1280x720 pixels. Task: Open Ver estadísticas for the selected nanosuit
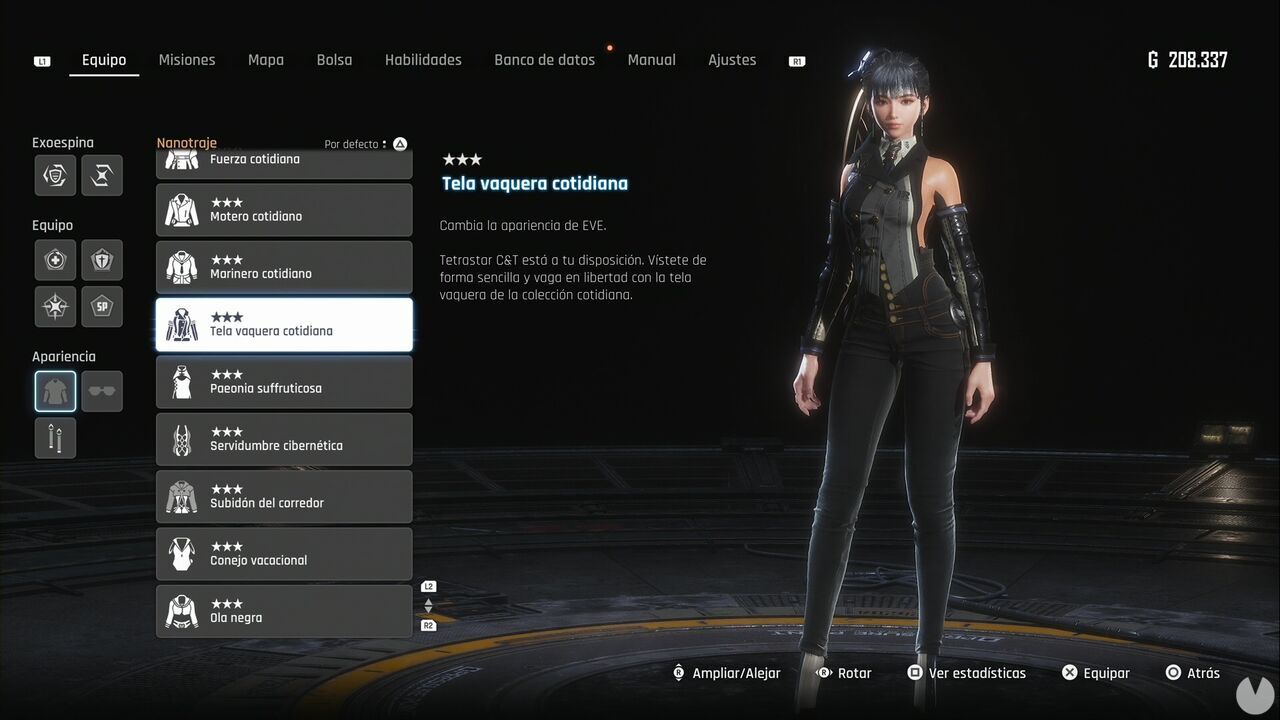coord(966,672)
